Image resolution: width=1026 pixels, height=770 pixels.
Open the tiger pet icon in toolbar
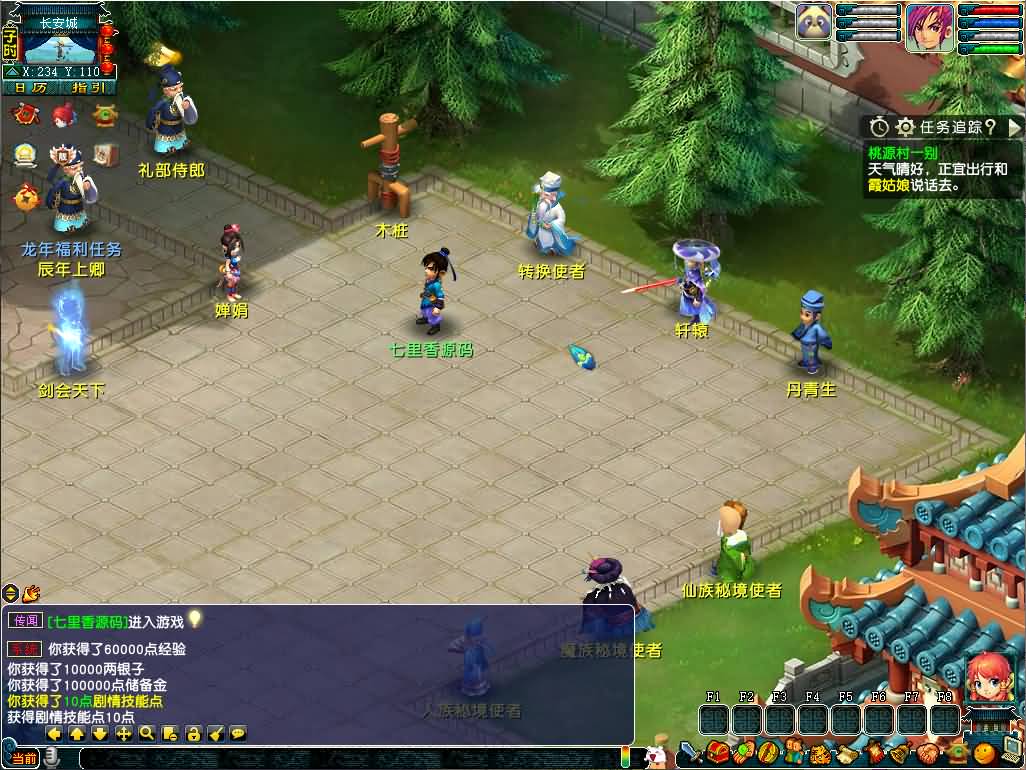click(x=820, y=752)
